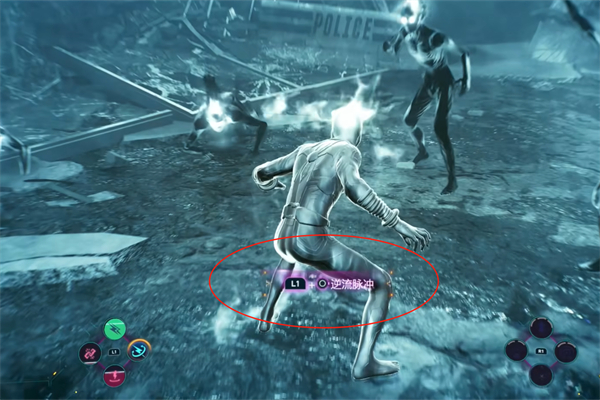The width and height of the screenshot is (600, 400).
Task: Activate the green lightning bolt ability
Action: (x=116, y=330)
